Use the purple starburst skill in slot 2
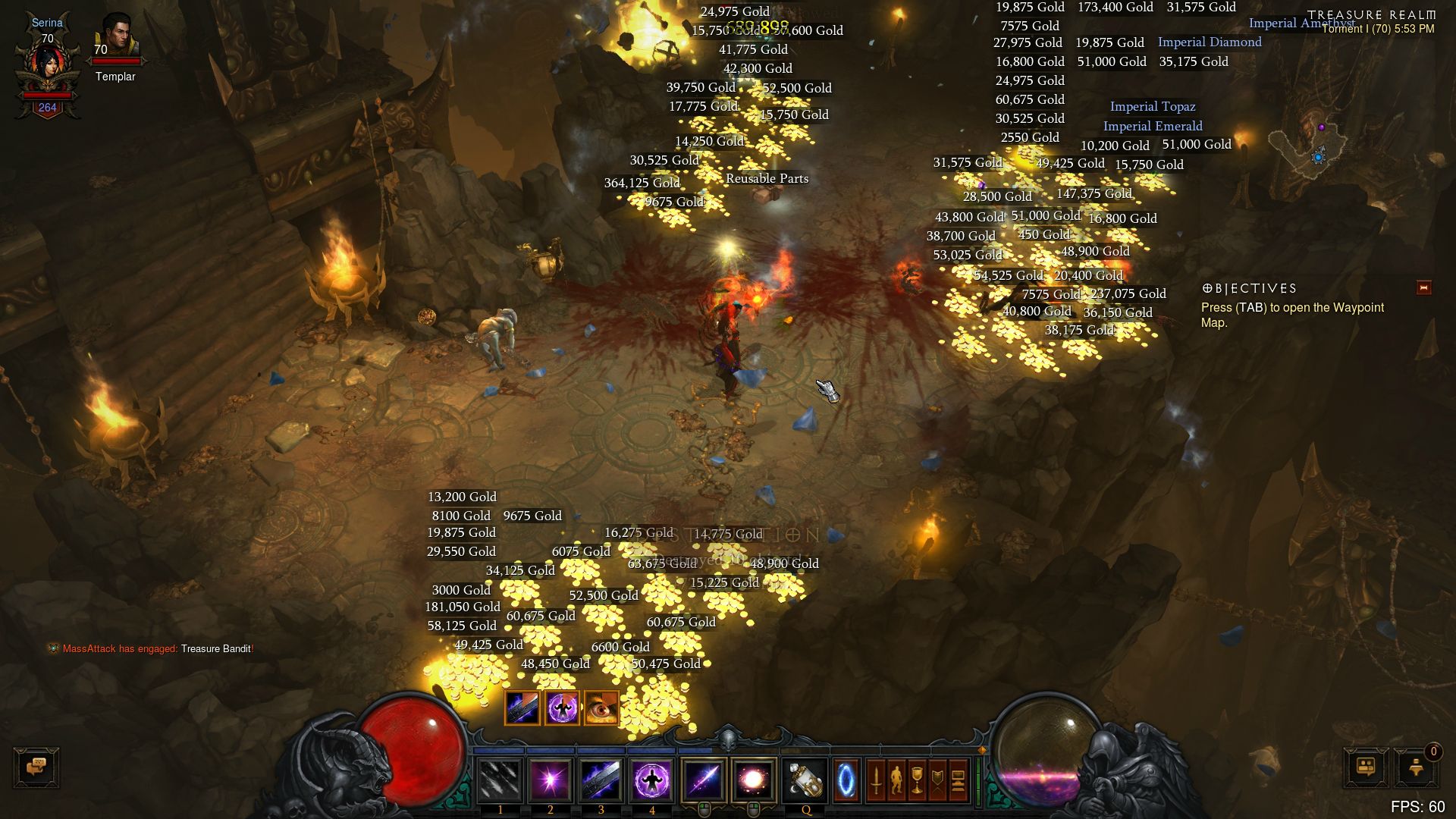 (550, 780)
